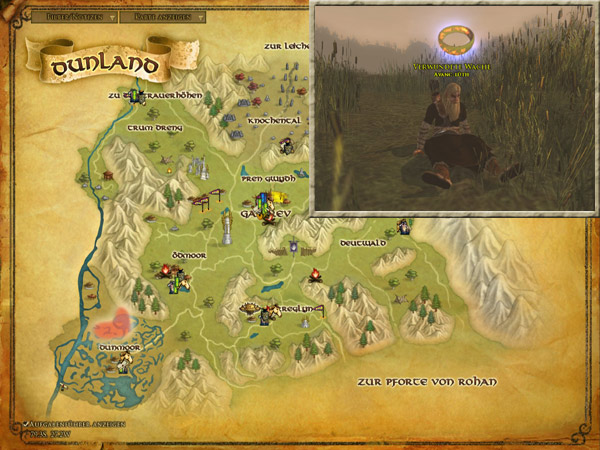Open the Karte anzeigen dropdown

tap(167, 17)
